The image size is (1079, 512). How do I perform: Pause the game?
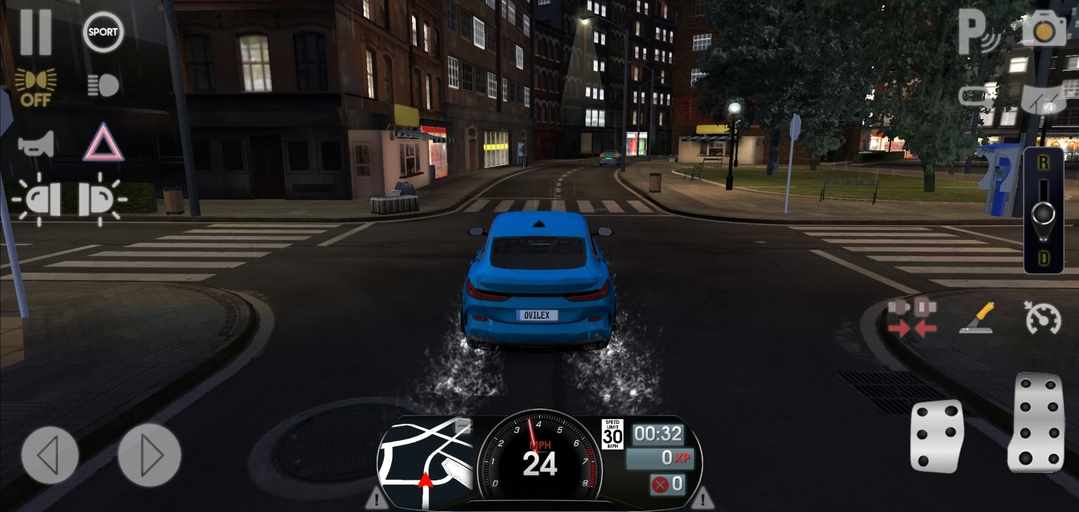click(x=35, y=31)
